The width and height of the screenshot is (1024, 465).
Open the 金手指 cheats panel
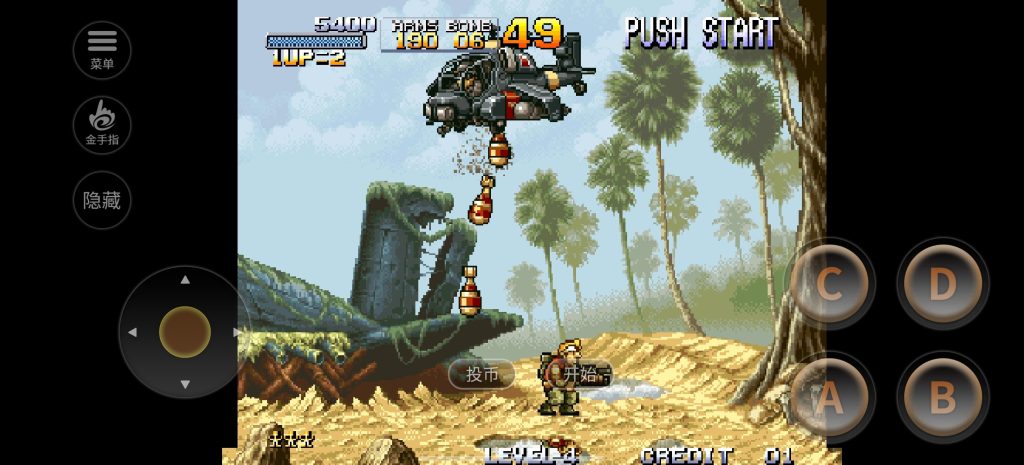click(x=102, y=124)
